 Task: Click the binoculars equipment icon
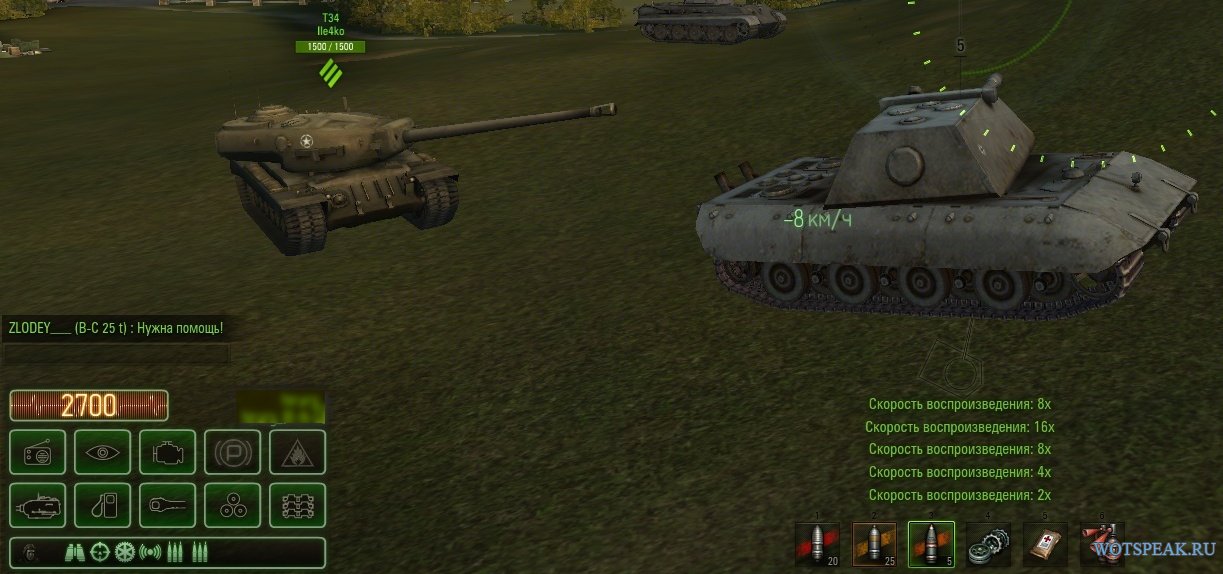pyautogui.click(x=75, y=552)
